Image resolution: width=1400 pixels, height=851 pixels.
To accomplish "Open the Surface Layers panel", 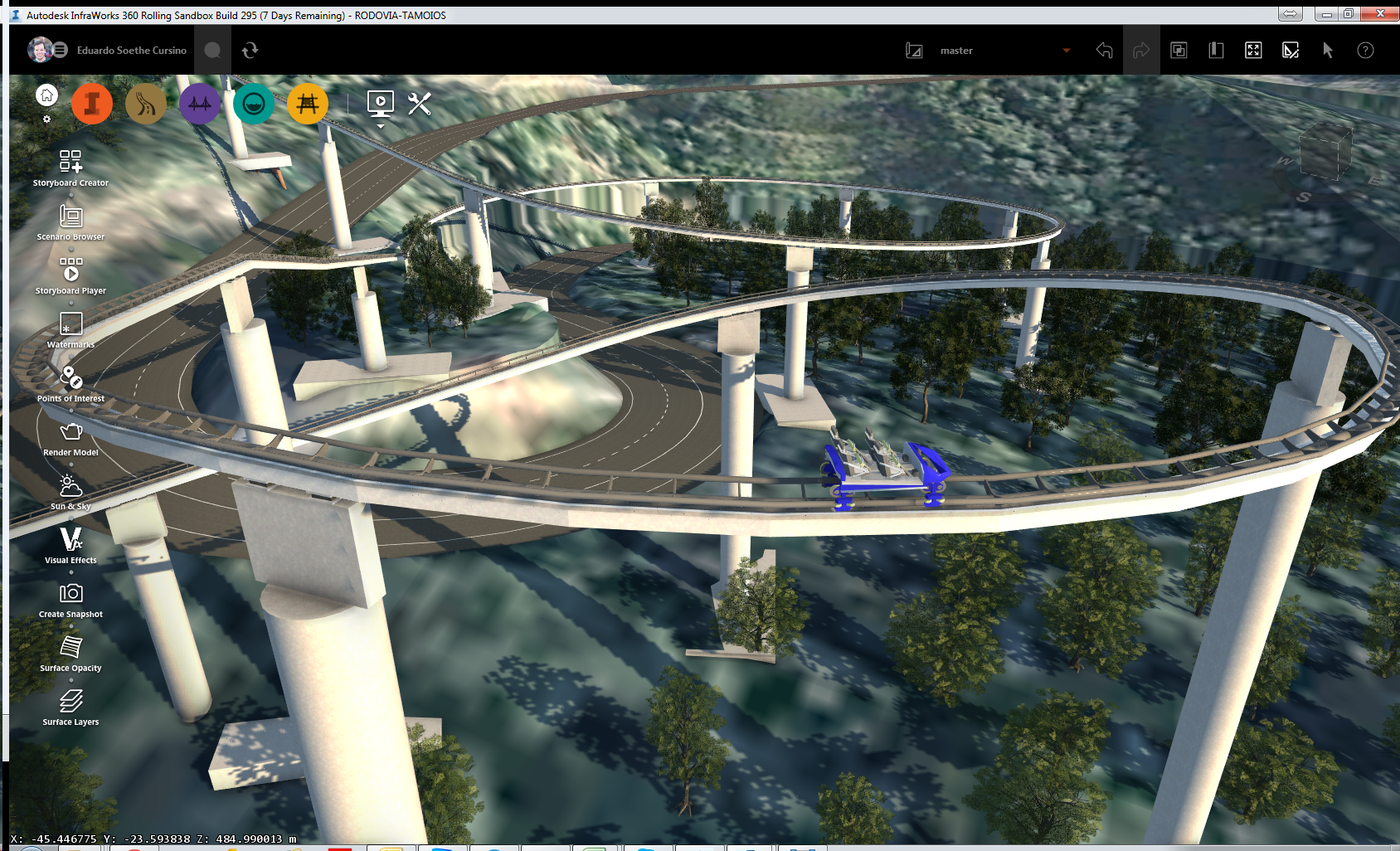I will tap(70, 703).
